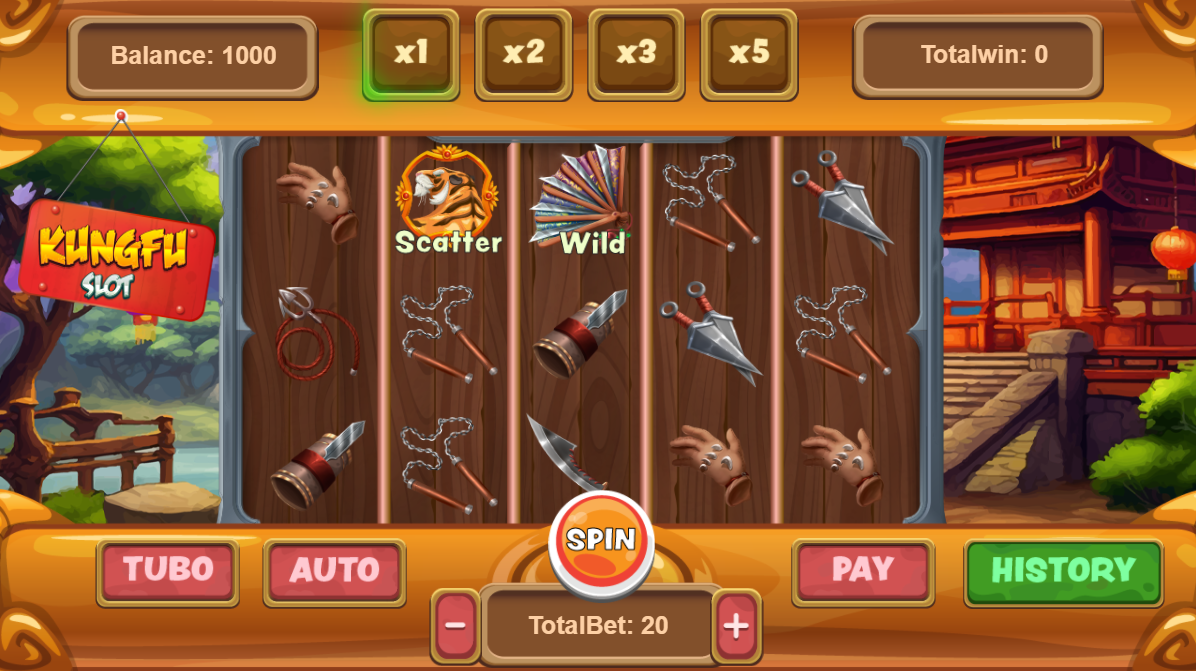The width and height of the screenshot is (1196, 671).
Task: Hit the red SPIN button
Action: pyautogui.click(x=601, y=543)
